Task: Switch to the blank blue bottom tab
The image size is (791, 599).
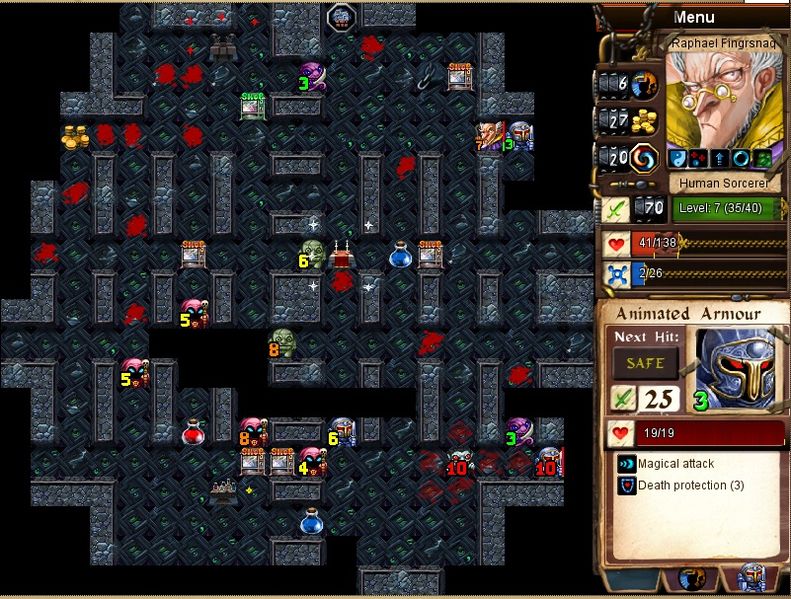Action: pos(633,579)
